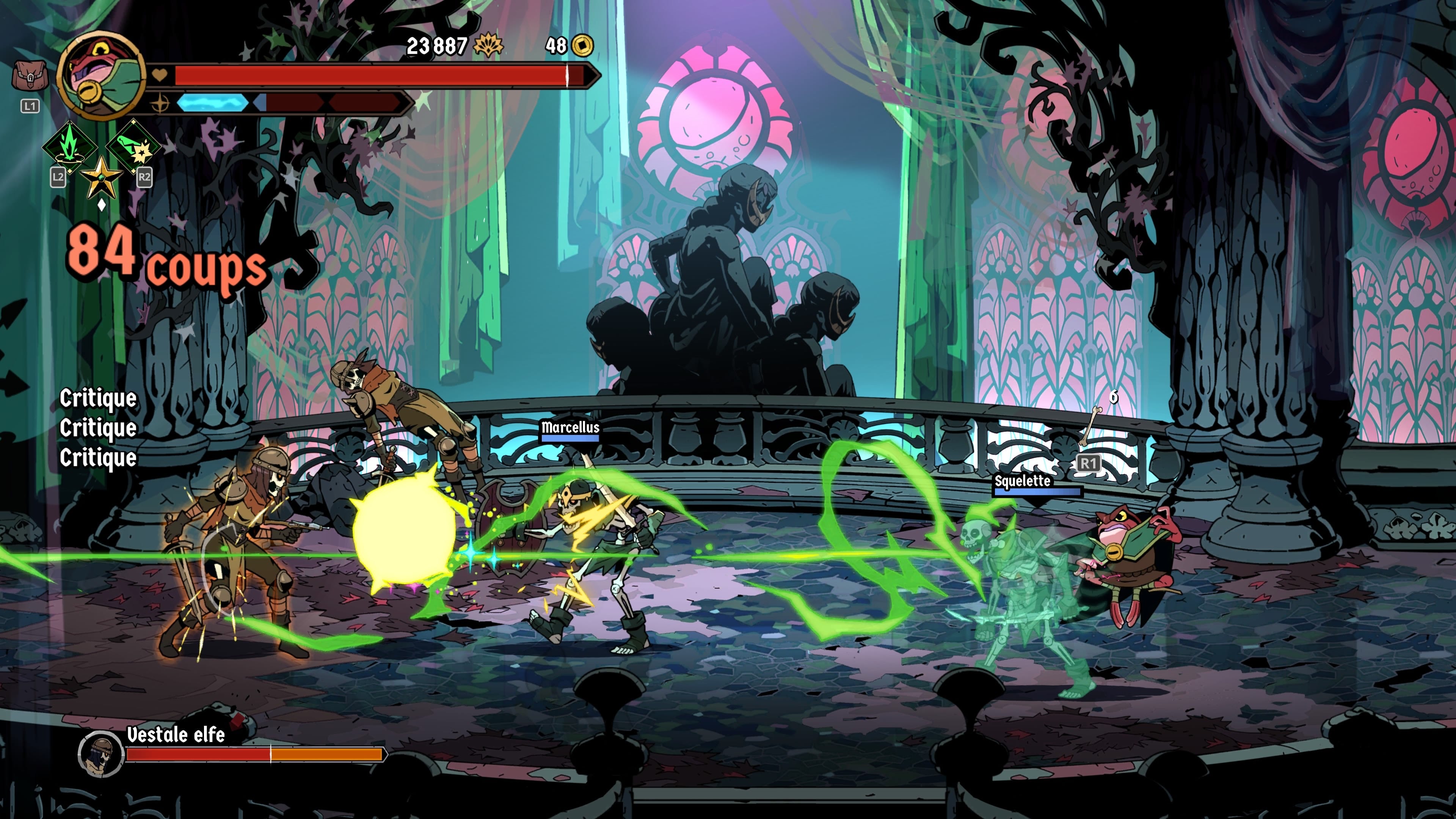Trigger the golden star special
Image resolution: width=1456 pixels, height=819 pixels.
(102, 177)
